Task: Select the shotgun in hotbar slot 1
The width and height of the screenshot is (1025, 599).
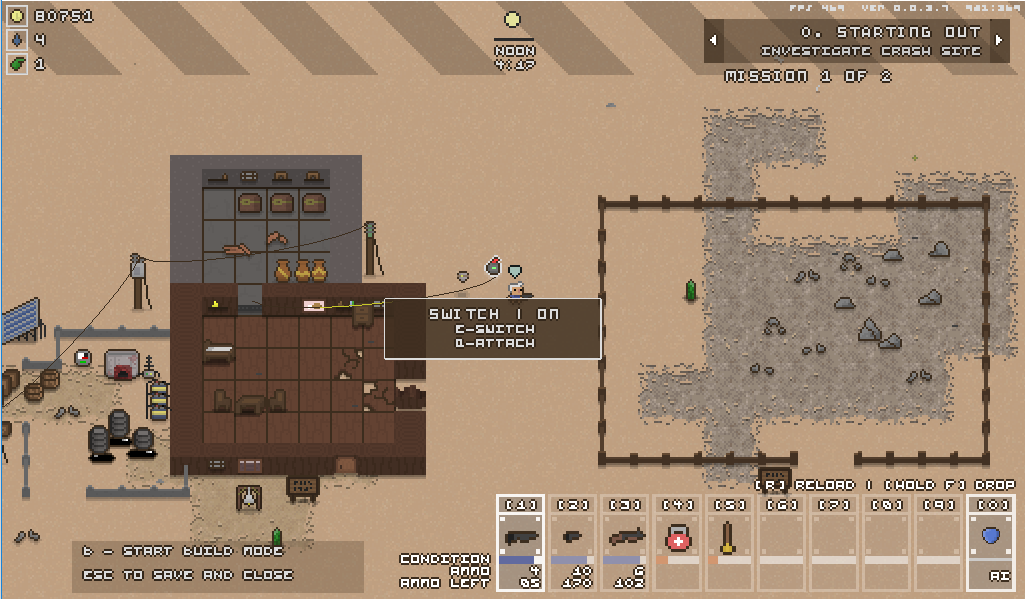Action: point(521,538)
